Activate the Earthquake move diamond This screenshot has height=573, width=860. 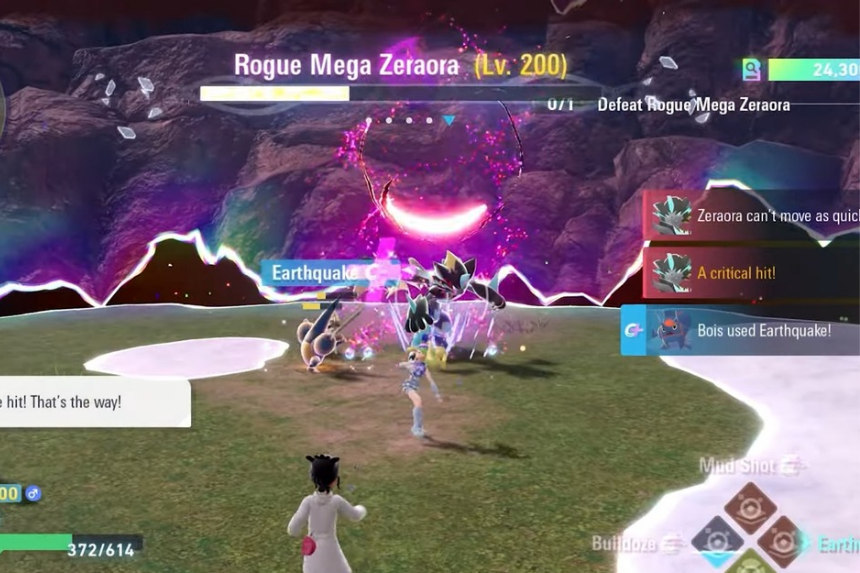coord(783,541)
